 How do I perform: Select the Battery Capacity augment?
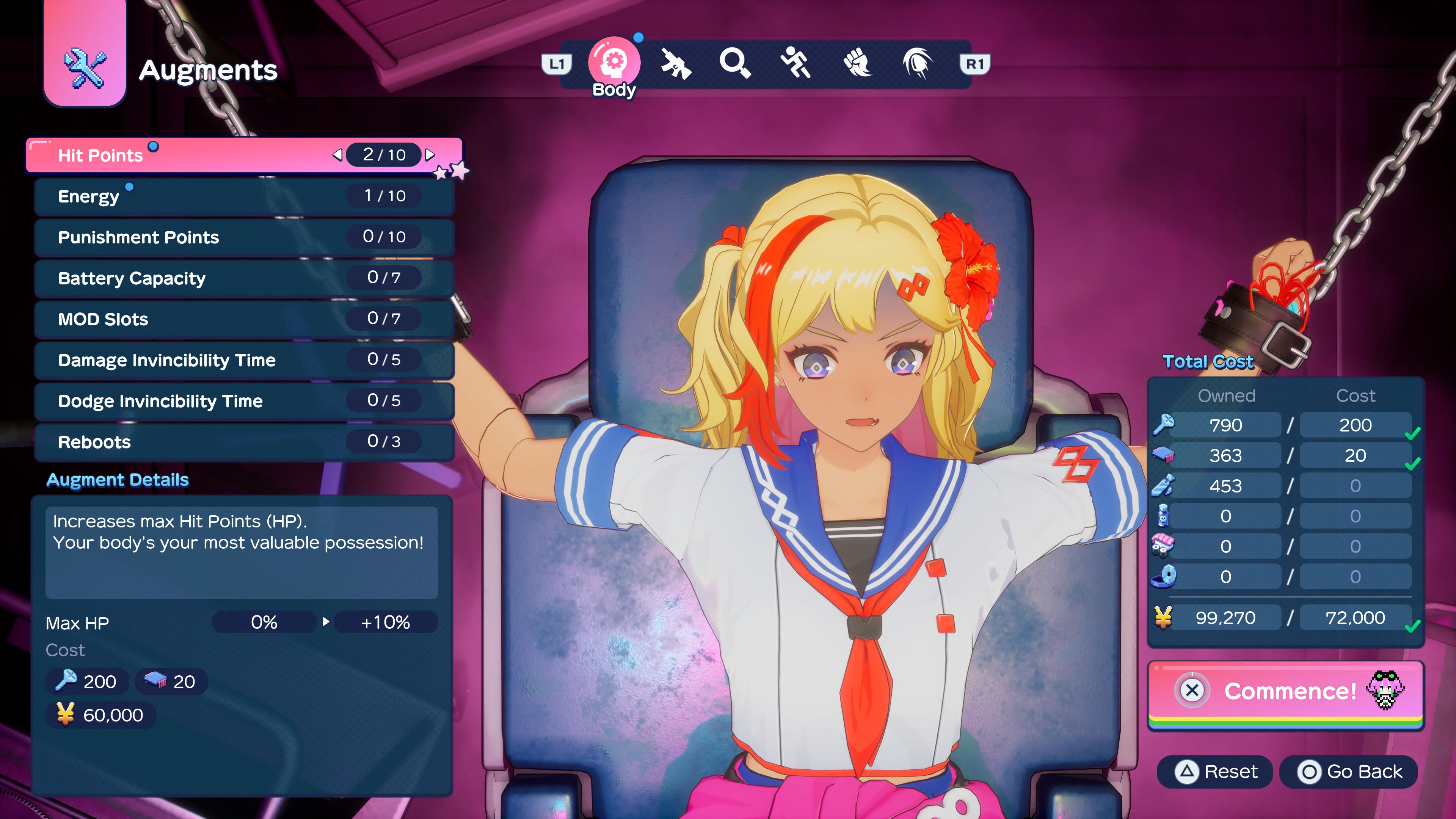tap(243, 278)
